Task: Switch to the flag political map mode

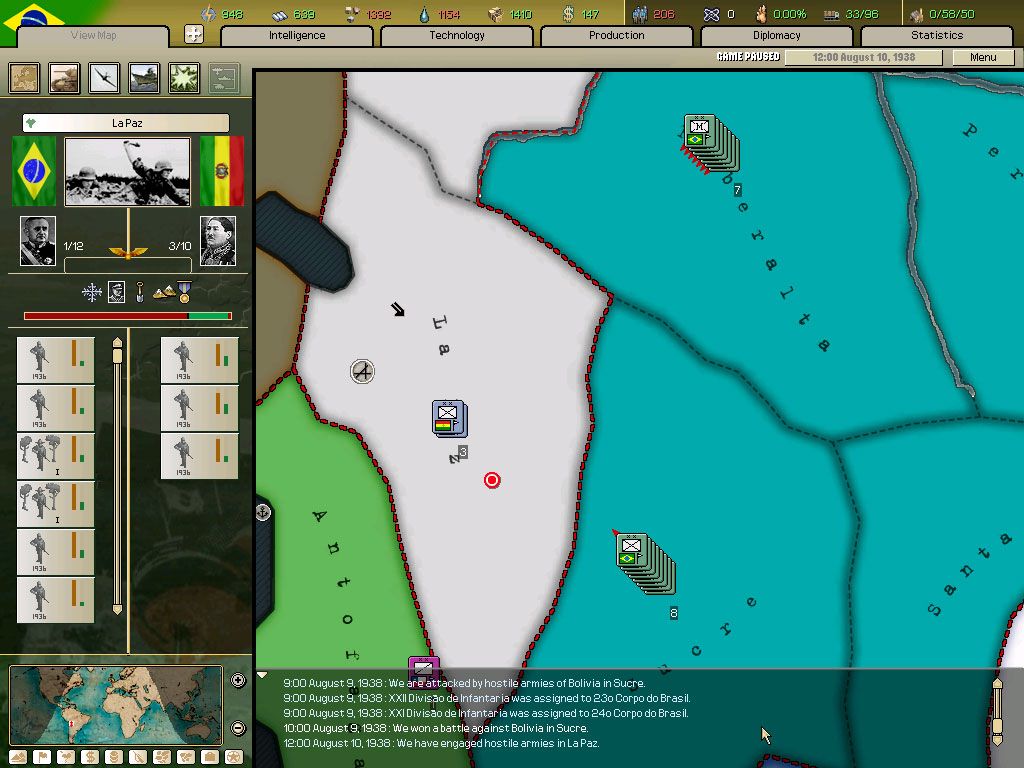Action: click(x=42, y=757)
